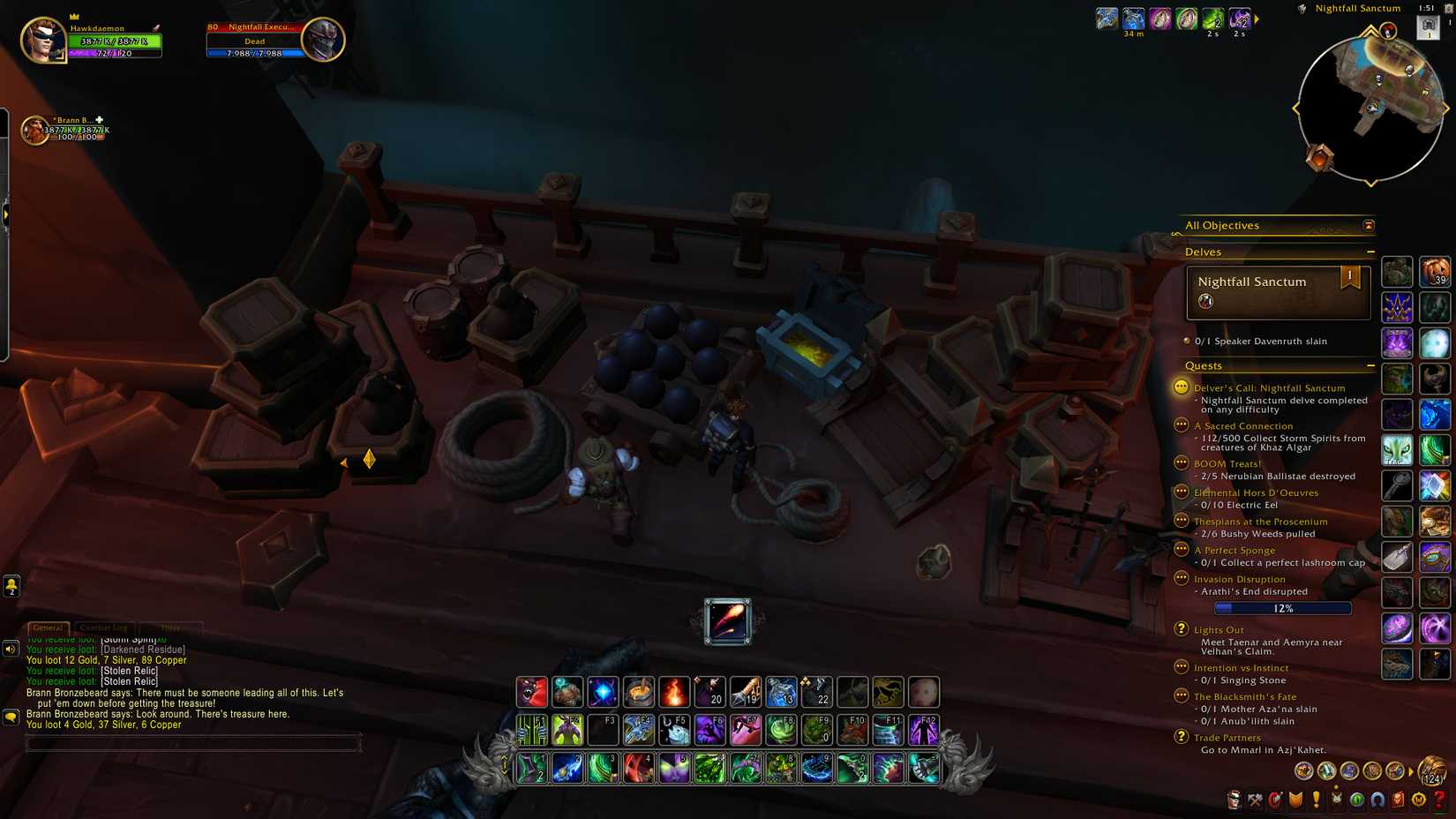The image size is (1456, 819).
Task: Collapse the Delves section
Action: coord(1372,252)
